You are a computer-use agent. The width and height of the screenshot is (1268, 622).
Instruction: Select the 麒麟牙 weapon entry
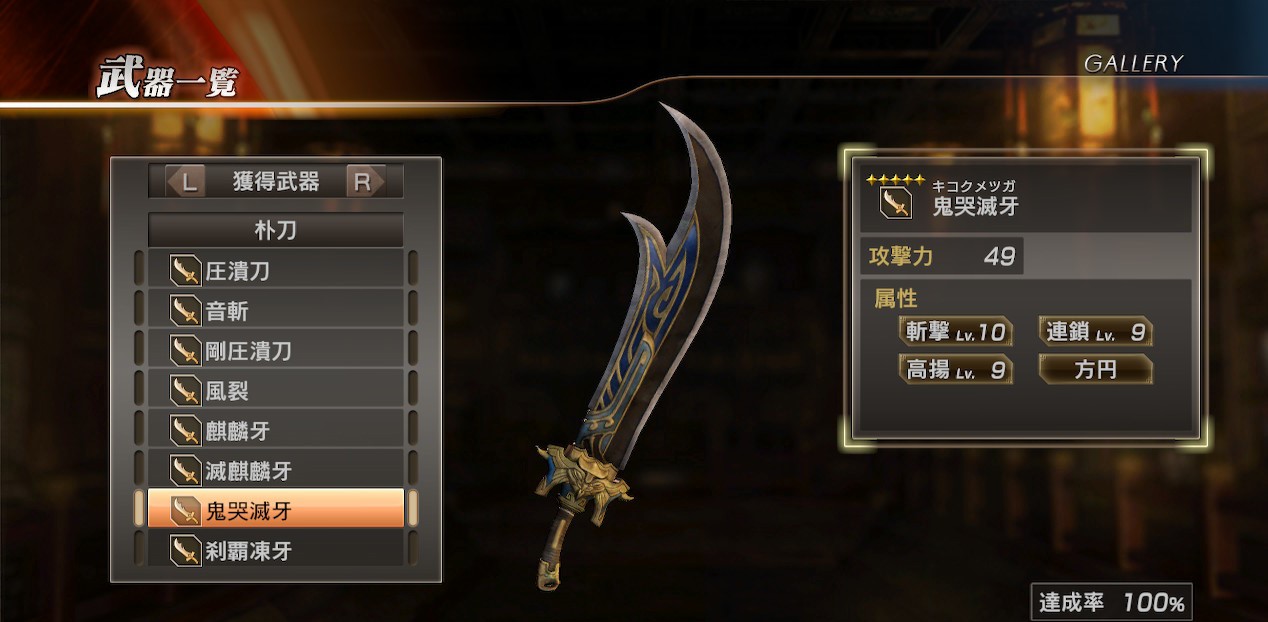tap(276, 431)
